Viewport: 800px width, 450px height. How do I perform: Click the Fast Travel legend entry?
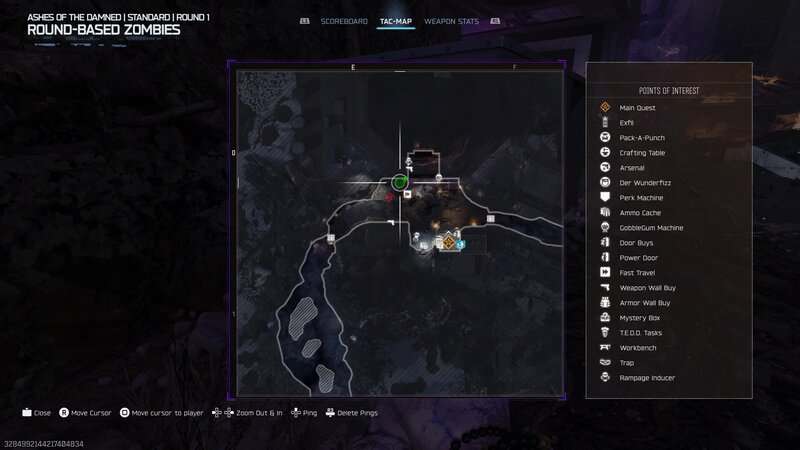[x=637, y=273]
